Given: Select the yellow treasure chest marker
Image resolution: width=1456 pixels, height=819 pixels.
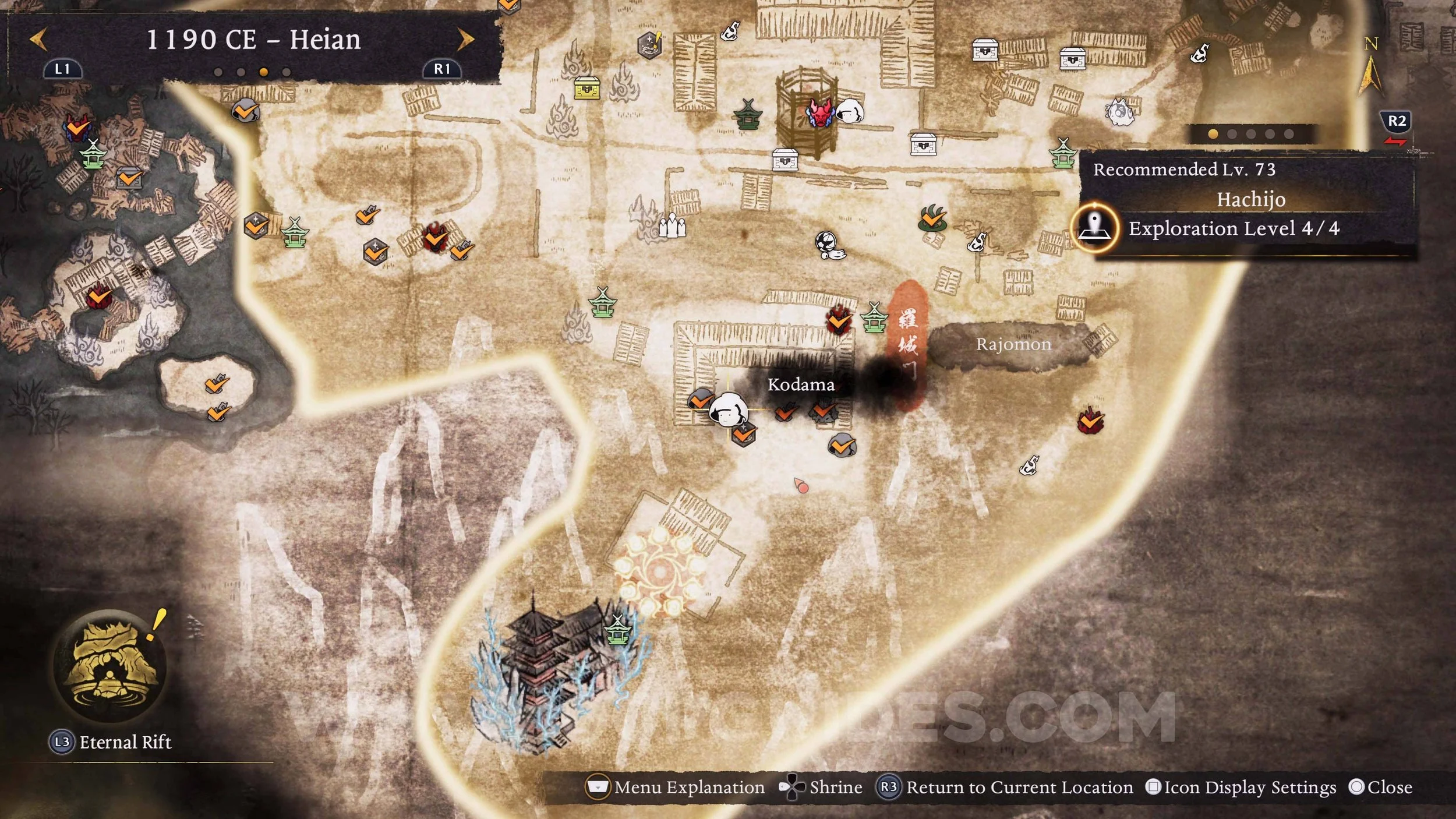Looking at the screenshot, I should click(x=586, y=89).
